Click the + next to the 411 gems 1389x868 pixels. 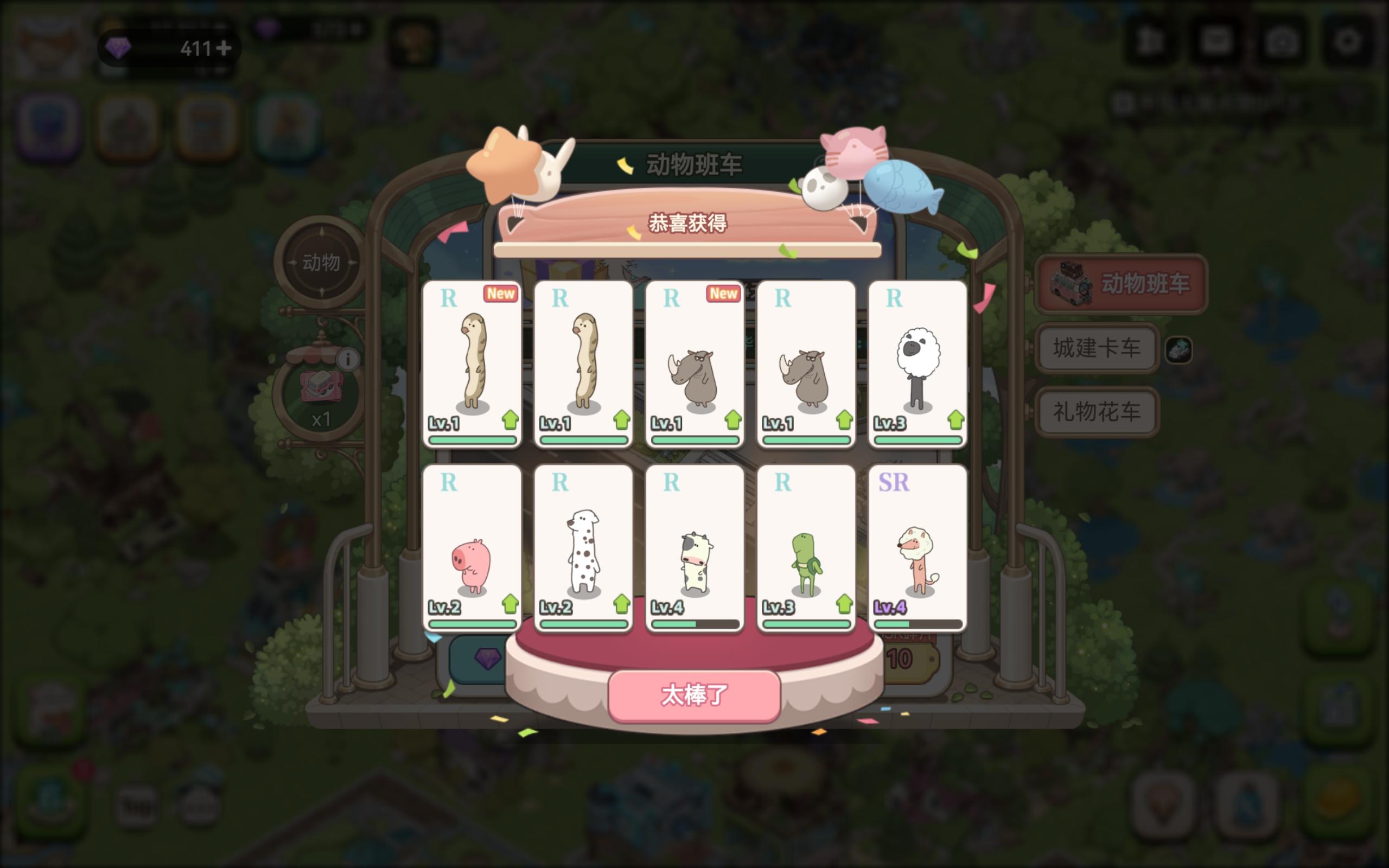[x=226, y=49]
